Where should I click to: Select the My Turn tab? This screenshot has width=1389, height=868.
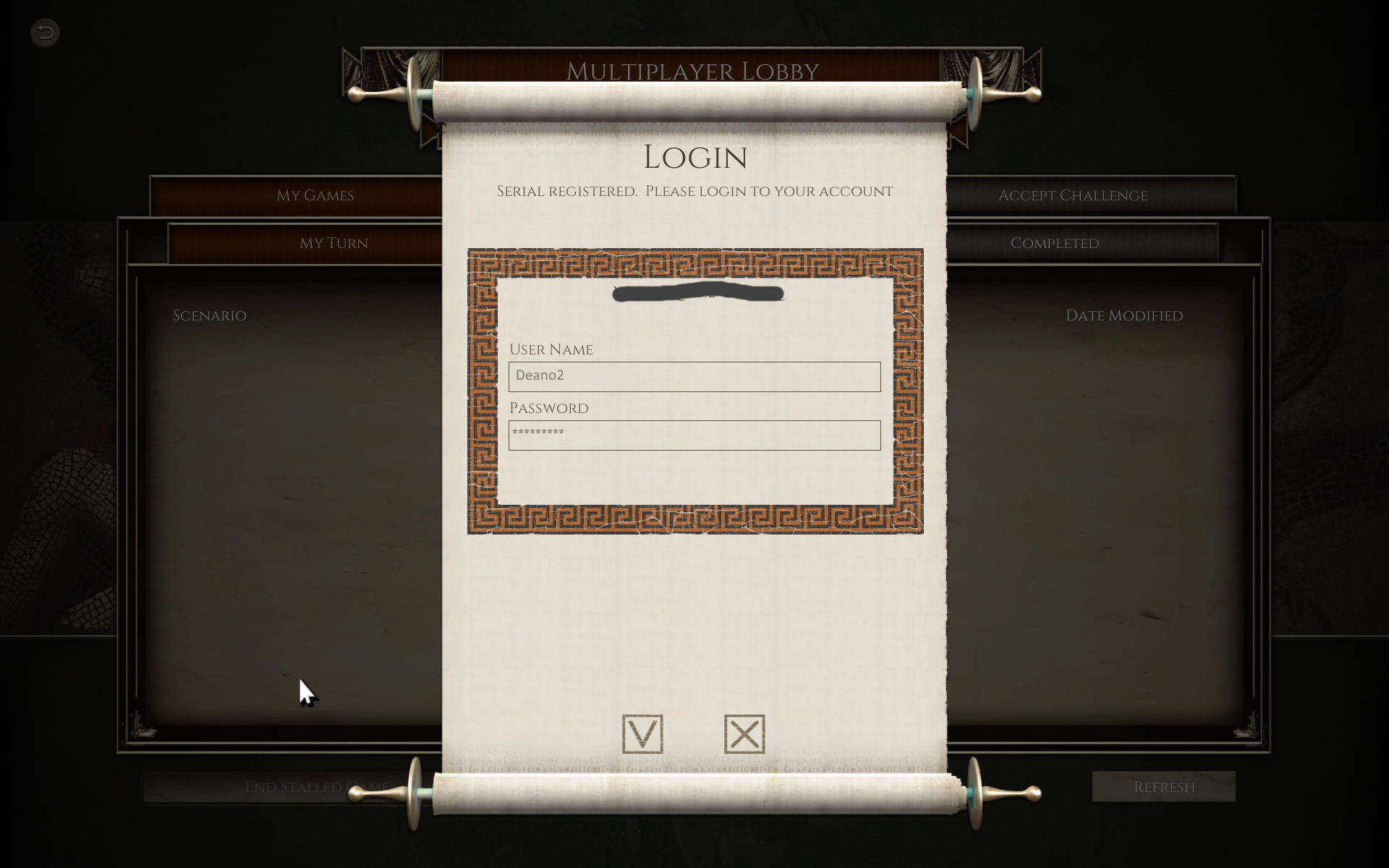pos(334,243)
